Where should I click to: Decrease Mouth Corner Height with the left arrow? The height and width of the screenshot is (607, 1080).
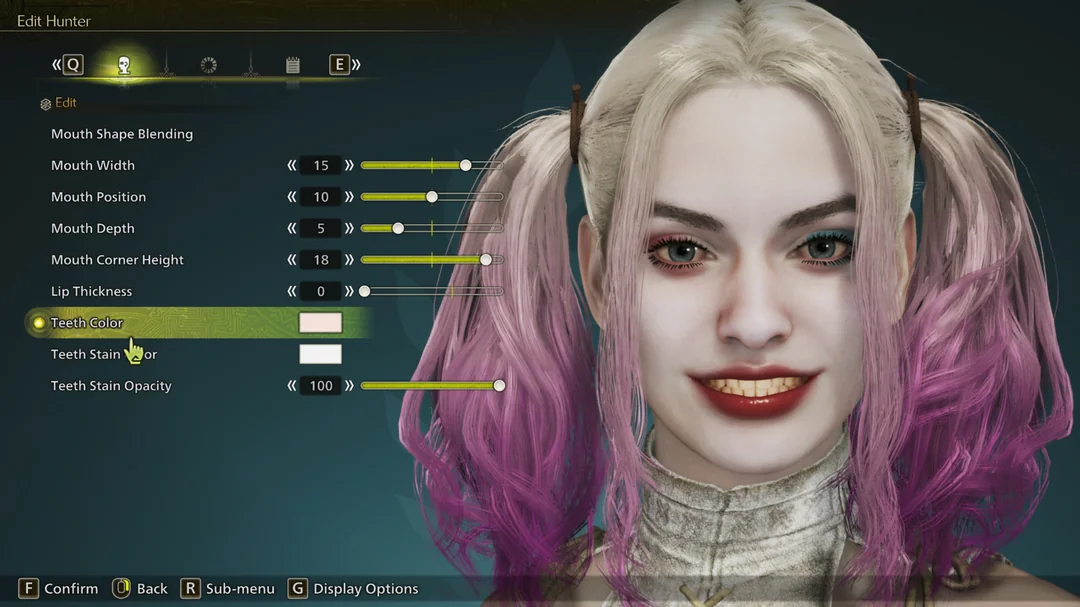[292, 260]
